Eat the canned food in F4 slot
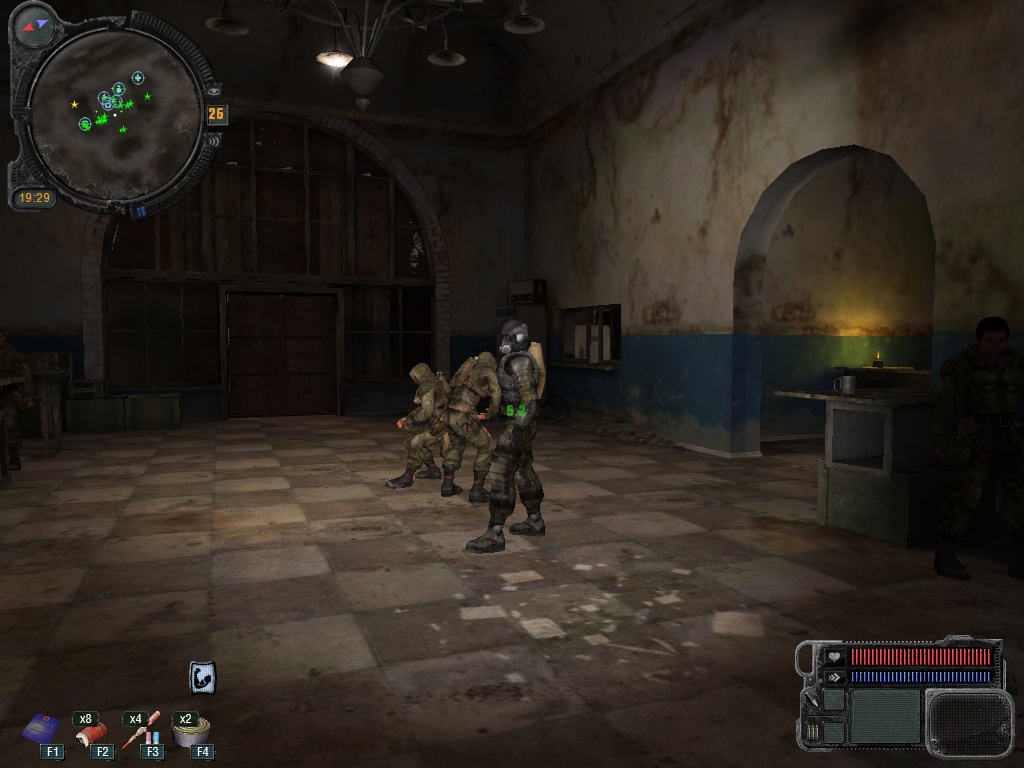The width and height of the screenshot is (1024, 768). coord(190,732)
